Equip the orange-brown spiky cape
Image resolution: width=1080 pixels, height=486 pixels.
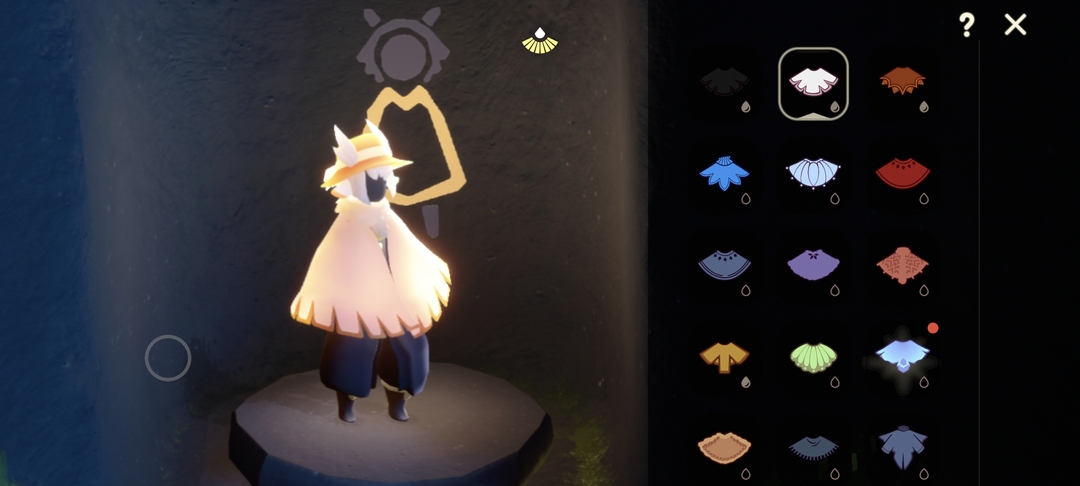click(x=903, y=82)
